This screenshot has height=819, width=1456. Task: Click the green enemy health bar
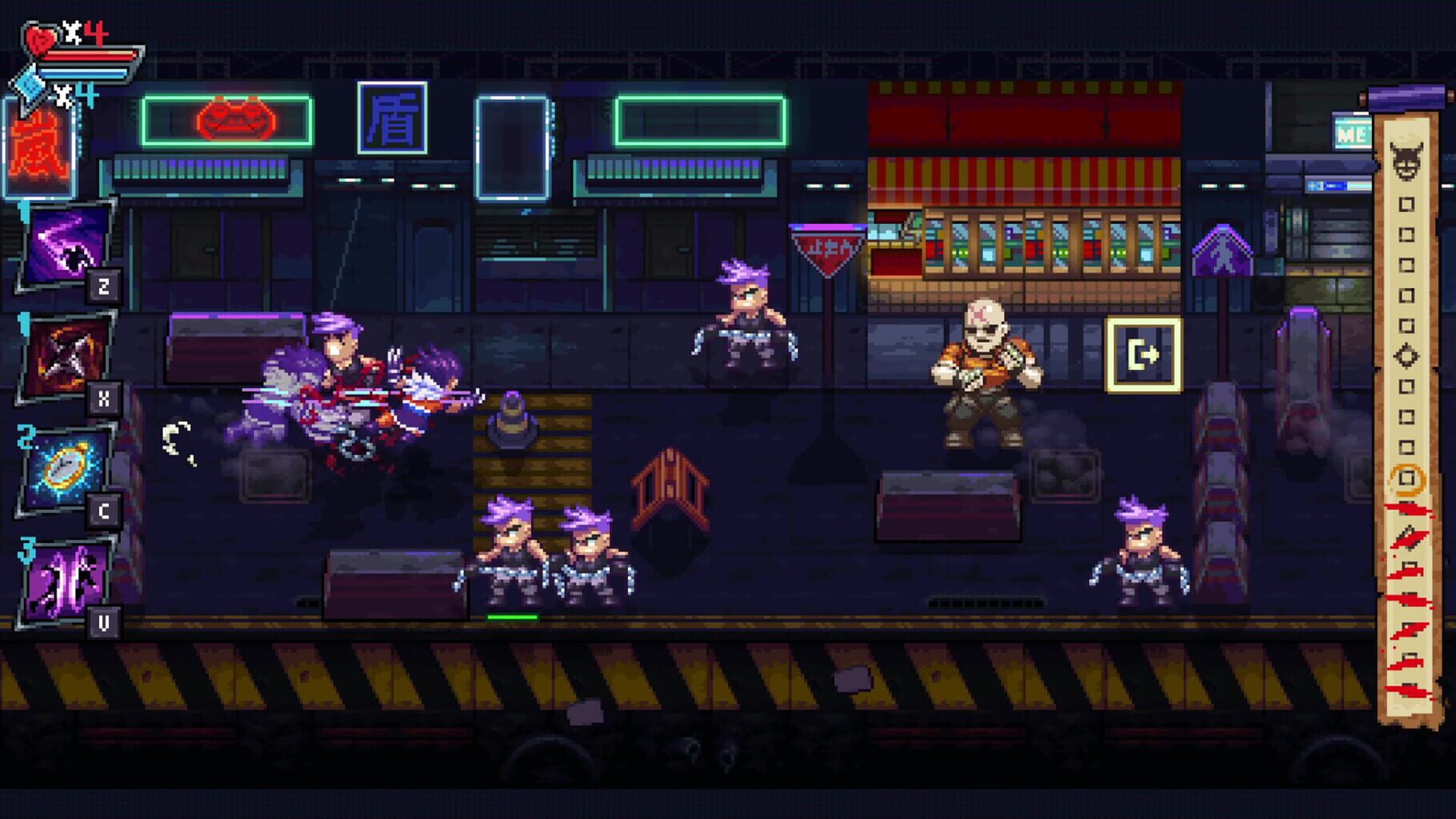coord(512,616)
